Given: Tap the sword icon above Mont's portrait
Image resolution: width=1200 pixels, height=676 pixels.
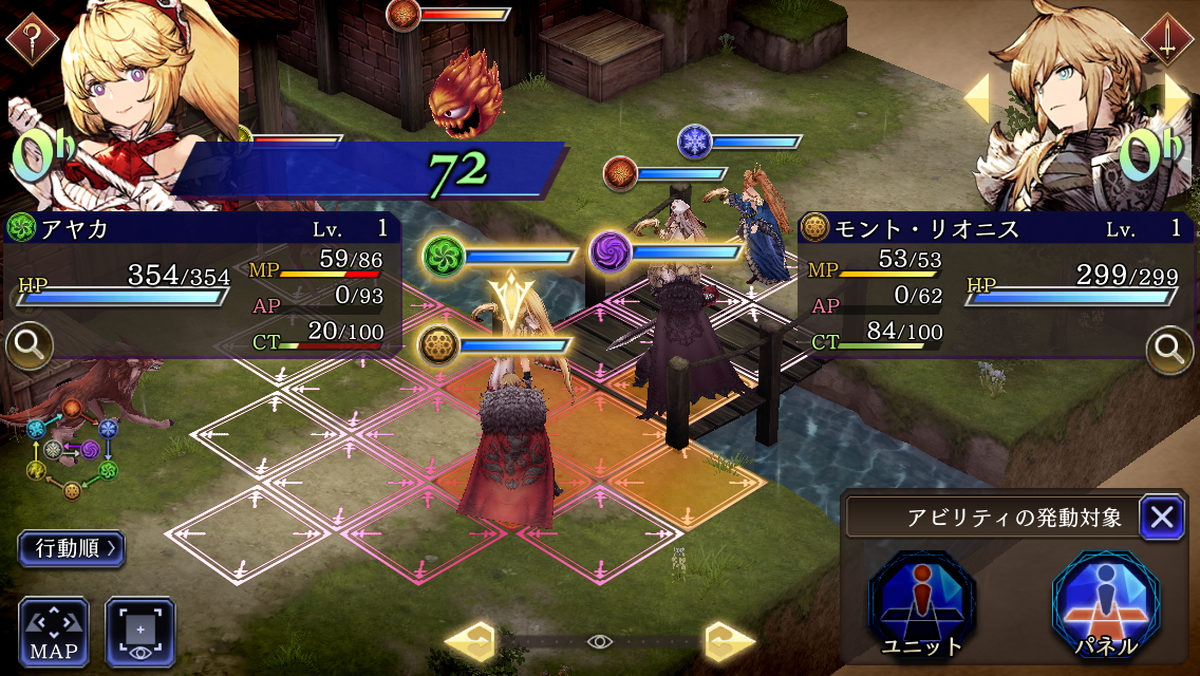Looking at the screenshot, I should tap(1165, 39).
